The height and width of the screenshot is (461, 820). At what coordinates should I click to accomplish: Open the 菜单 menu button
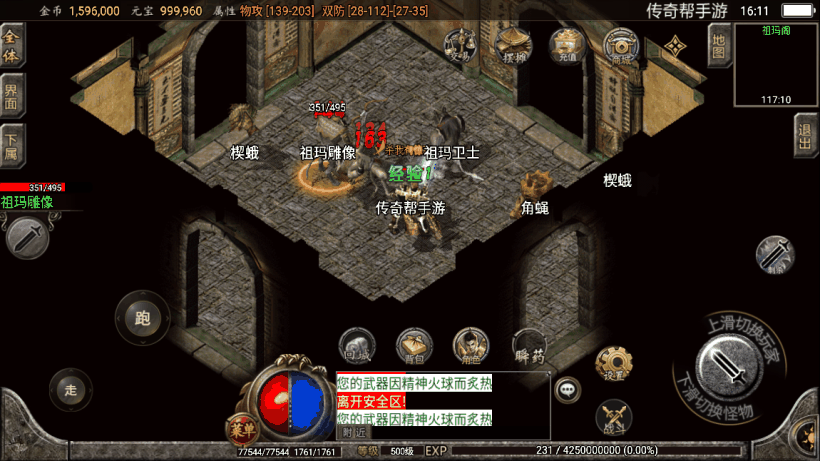click(239, 427)
